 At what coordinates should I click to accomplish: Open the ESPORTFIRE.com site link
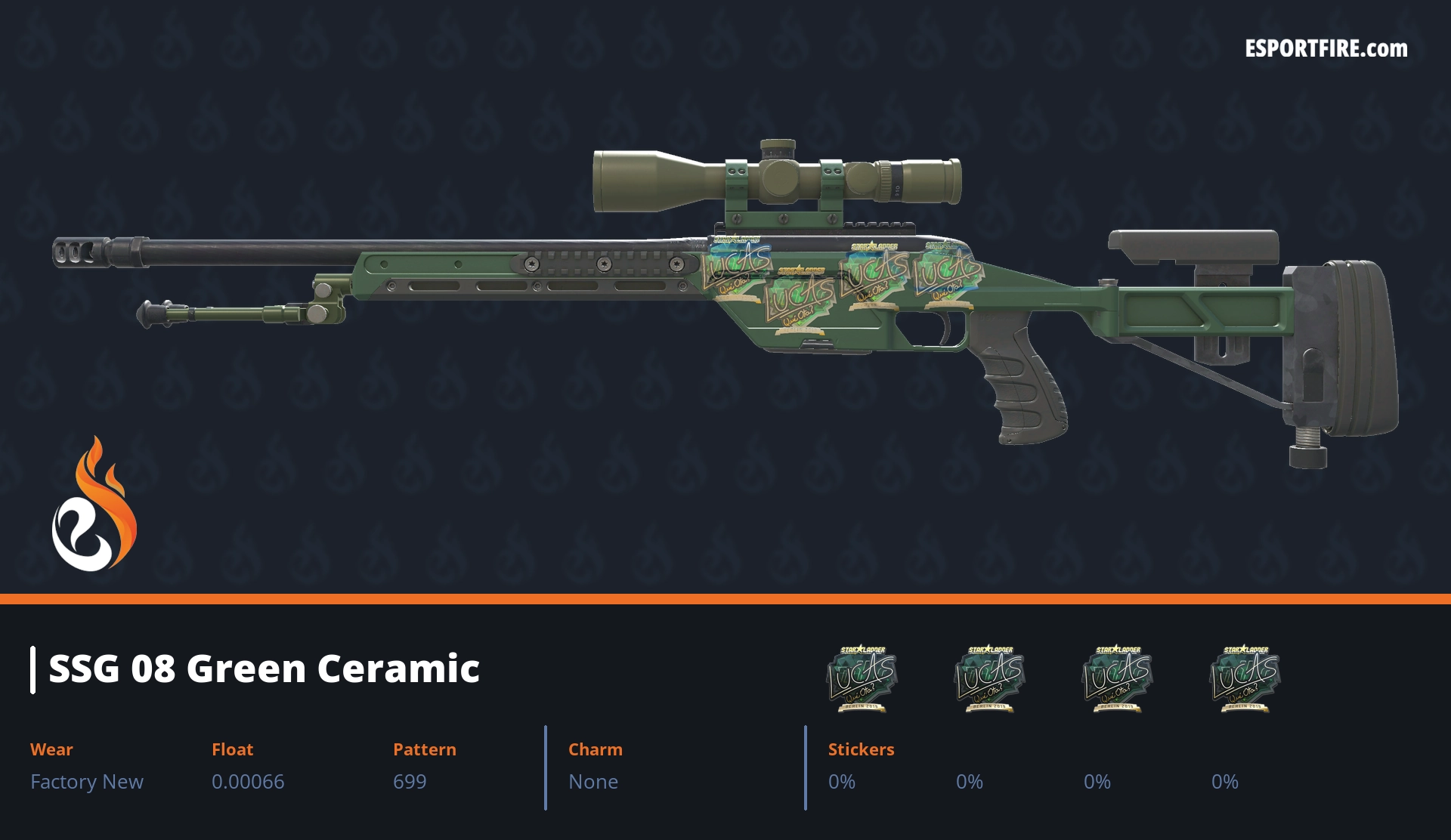pyautogui.click(x=1326, y=49)
